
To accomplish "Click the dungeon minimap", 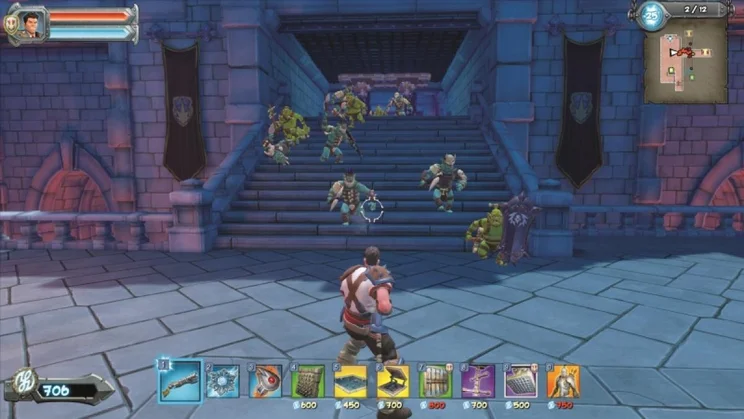I will 685,60.
